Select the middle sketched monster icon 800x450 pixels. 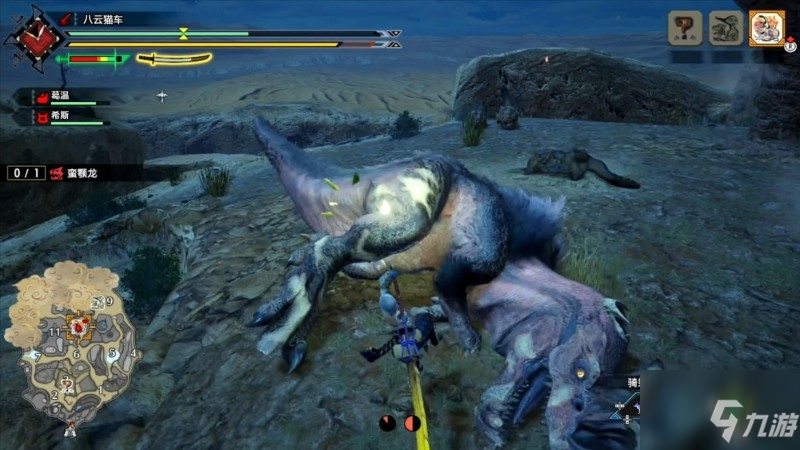[726, 28]
